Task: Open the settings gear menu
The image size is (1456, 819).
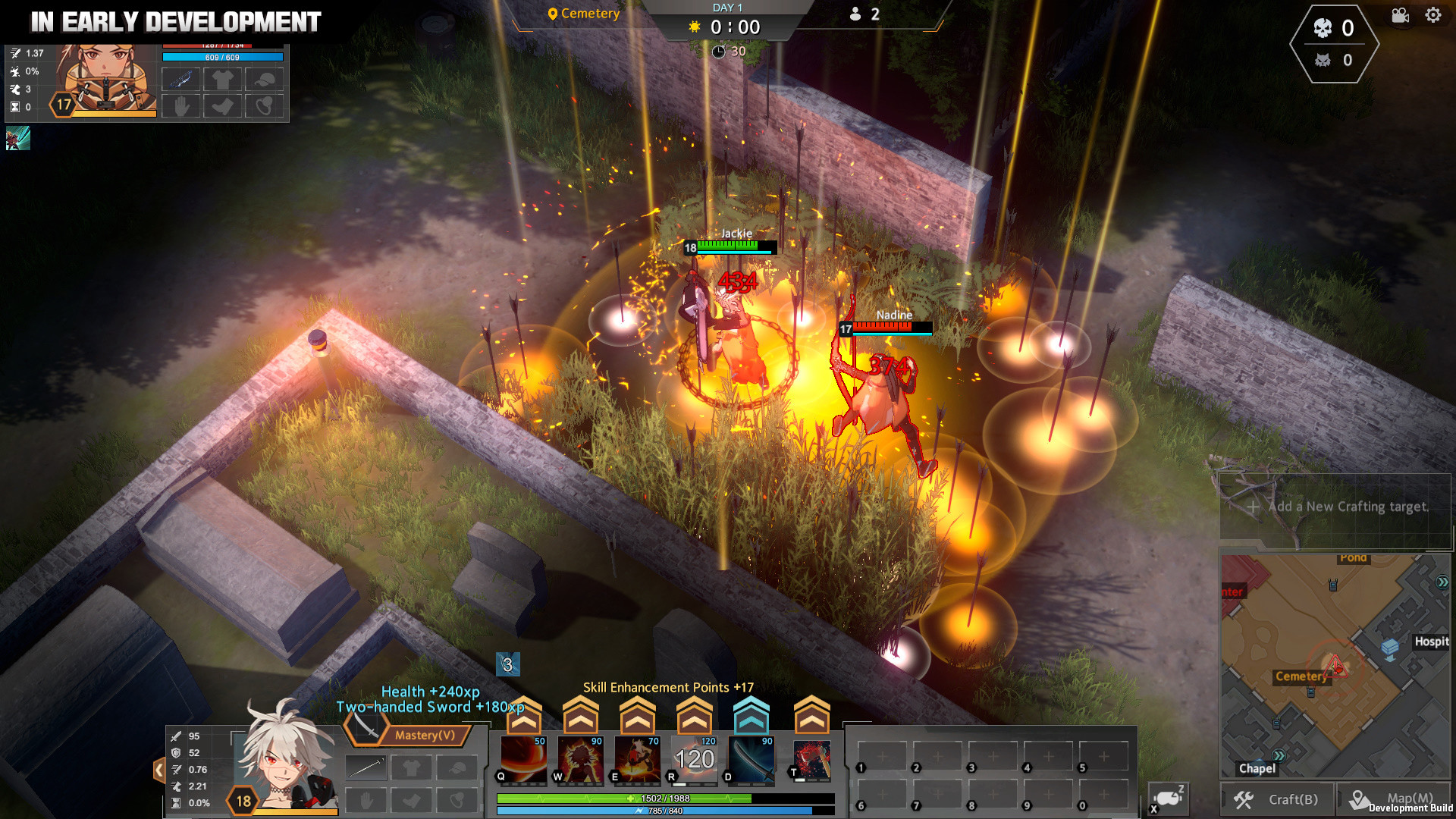Action: (1432, 15)
